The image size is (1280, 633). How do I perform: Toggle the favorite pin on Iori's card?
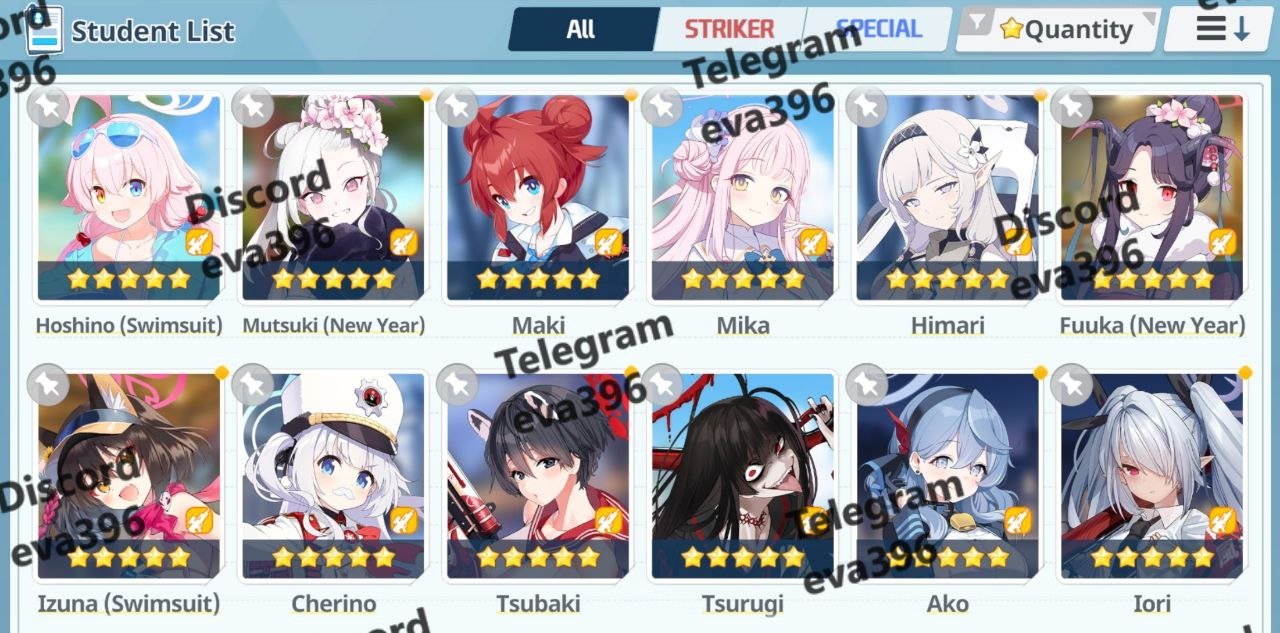click(x=1071, y=384)
